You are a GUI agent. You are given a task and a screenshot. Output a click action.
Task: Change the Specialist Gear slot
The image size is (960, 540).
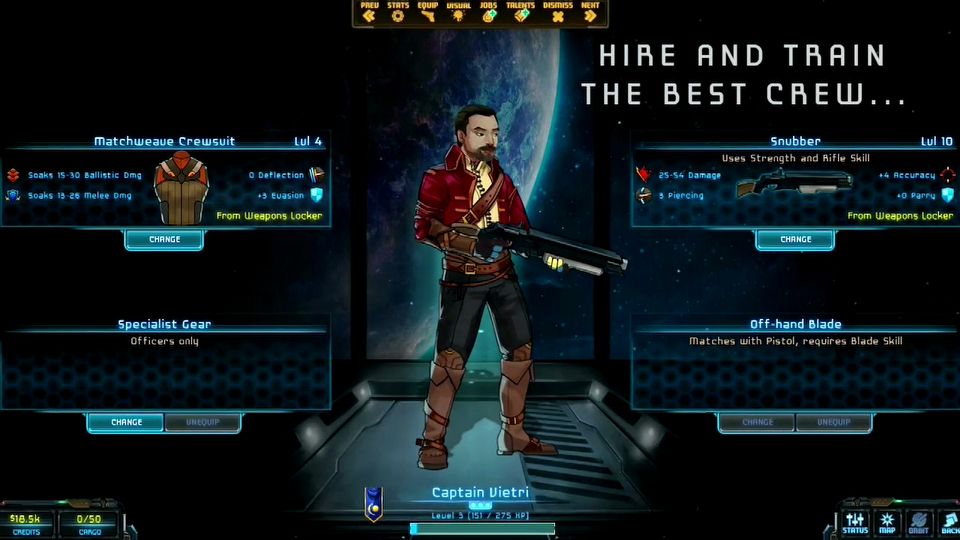point(126,423)
